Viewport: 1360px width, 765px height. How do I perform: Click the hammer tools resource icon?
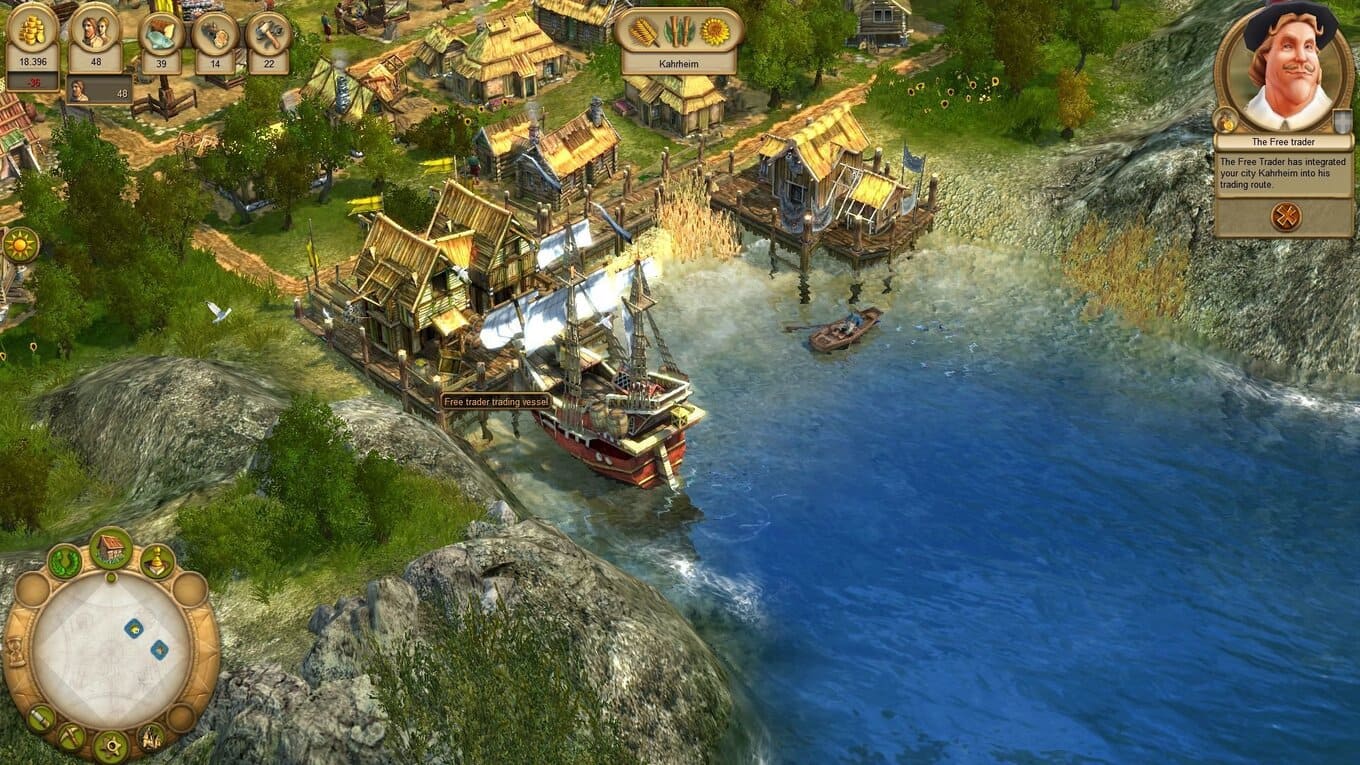(267, 33)
